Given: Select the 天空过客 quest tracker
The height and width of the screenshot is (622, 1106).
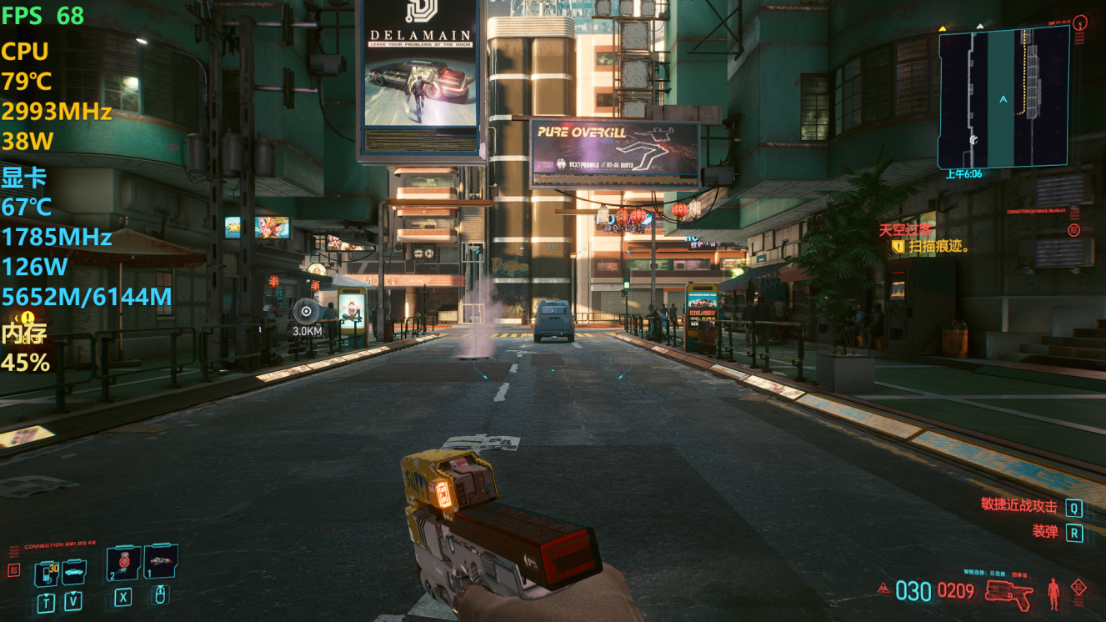Looking at the screenshot, I should tap(904, 229).
